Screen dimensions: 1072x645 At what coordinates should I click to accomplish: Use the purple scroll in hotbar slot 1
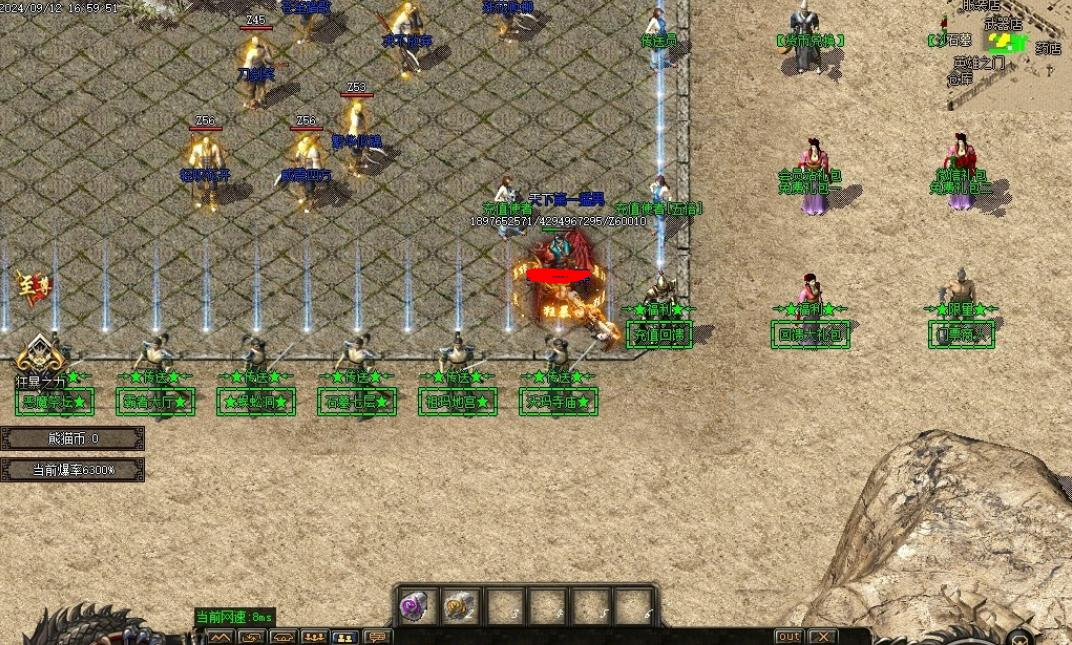coord(413,605)
